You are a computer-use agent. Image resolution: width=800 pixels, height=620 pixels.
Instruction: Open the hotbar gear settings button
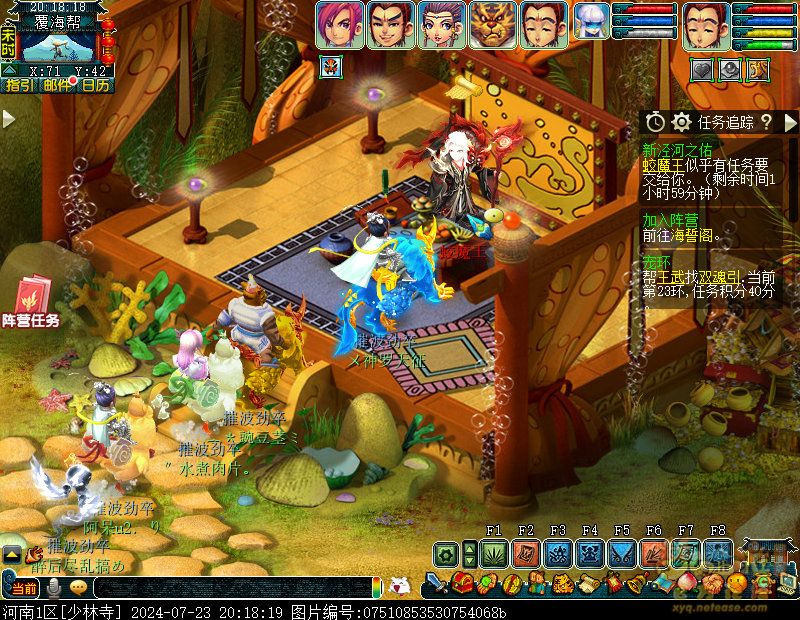(446, 553)
